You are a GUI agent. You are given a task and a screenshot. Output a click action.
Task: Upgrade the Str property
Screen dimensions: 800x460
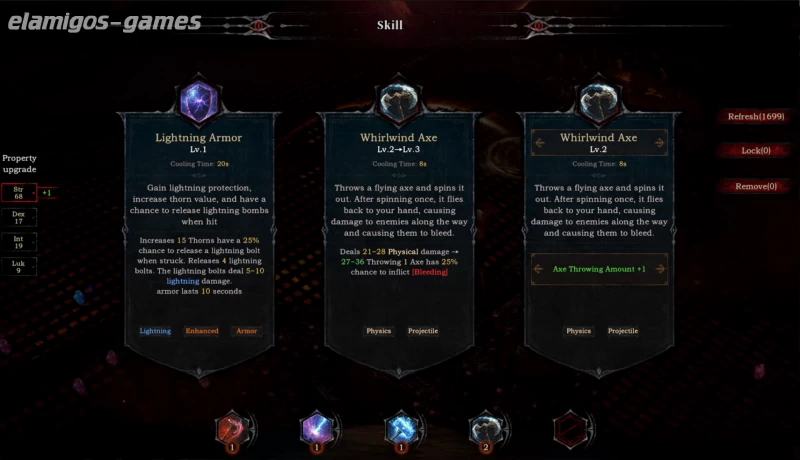pos(19,192)
